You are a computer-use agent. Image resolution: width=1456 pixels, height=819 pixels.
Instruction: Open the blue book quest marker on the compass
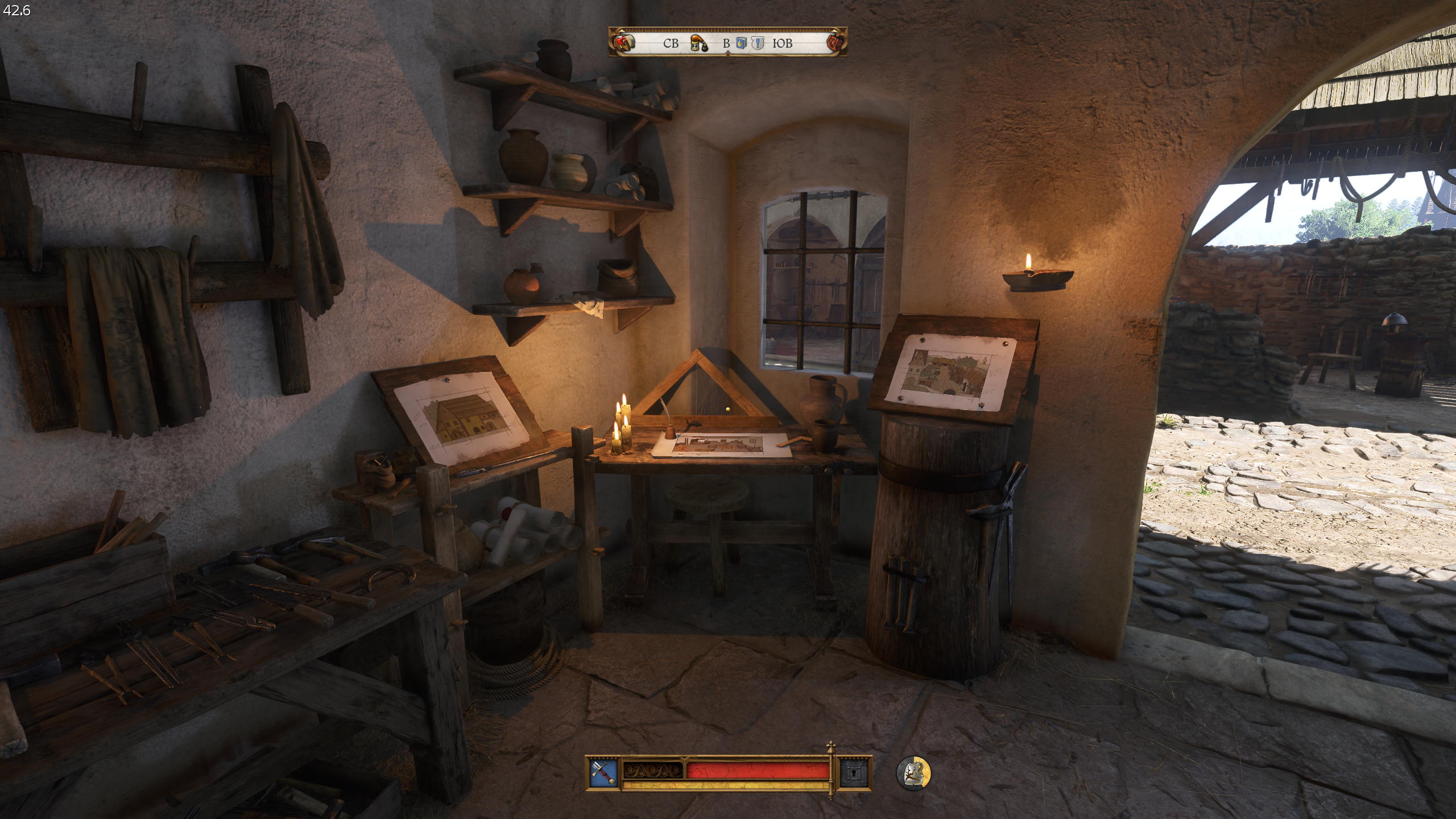tap(741, 42)
